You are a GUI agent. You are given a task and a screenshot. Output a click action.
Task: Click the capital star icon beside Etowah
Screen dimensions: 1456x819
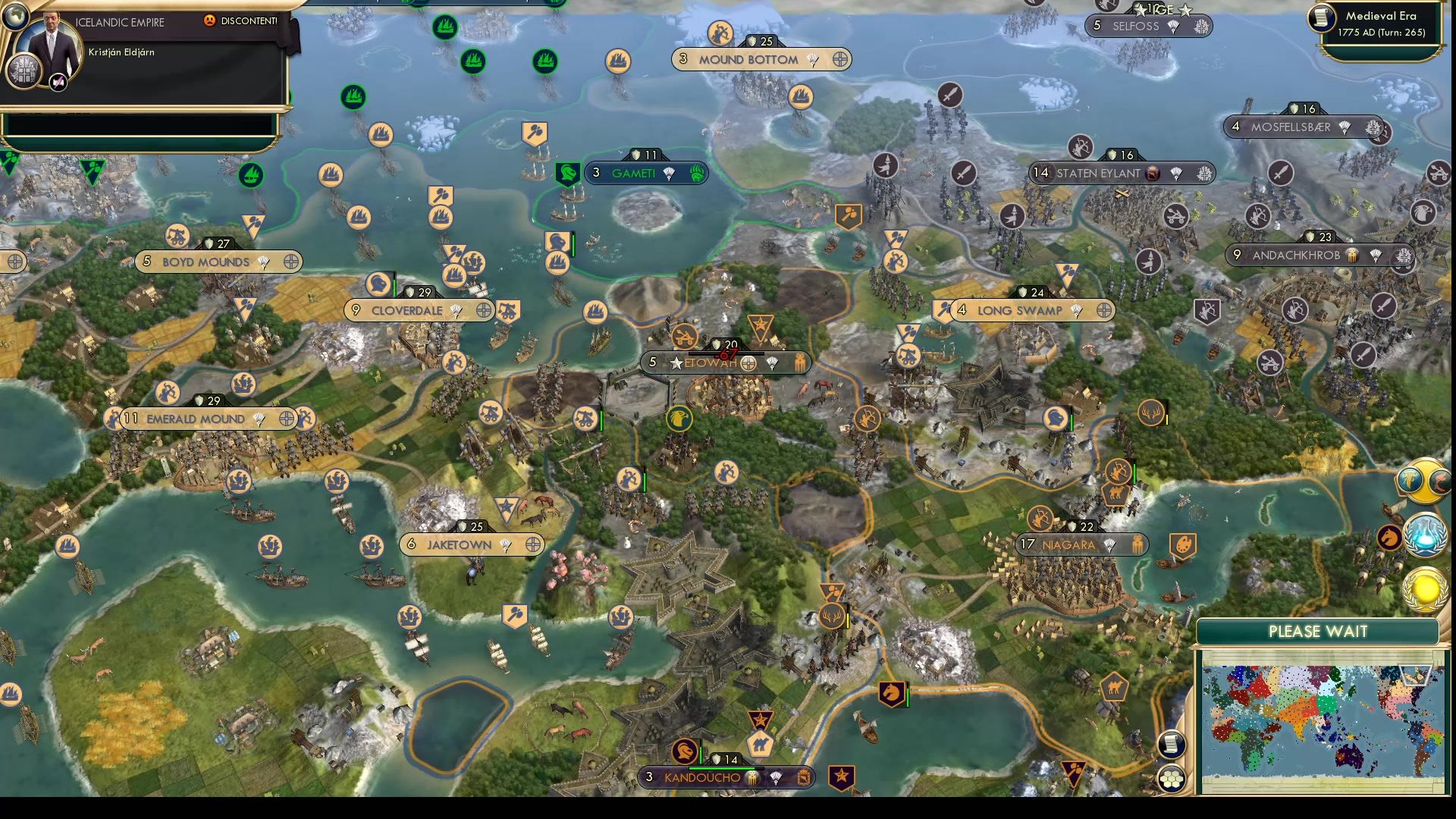click(676, 363)
